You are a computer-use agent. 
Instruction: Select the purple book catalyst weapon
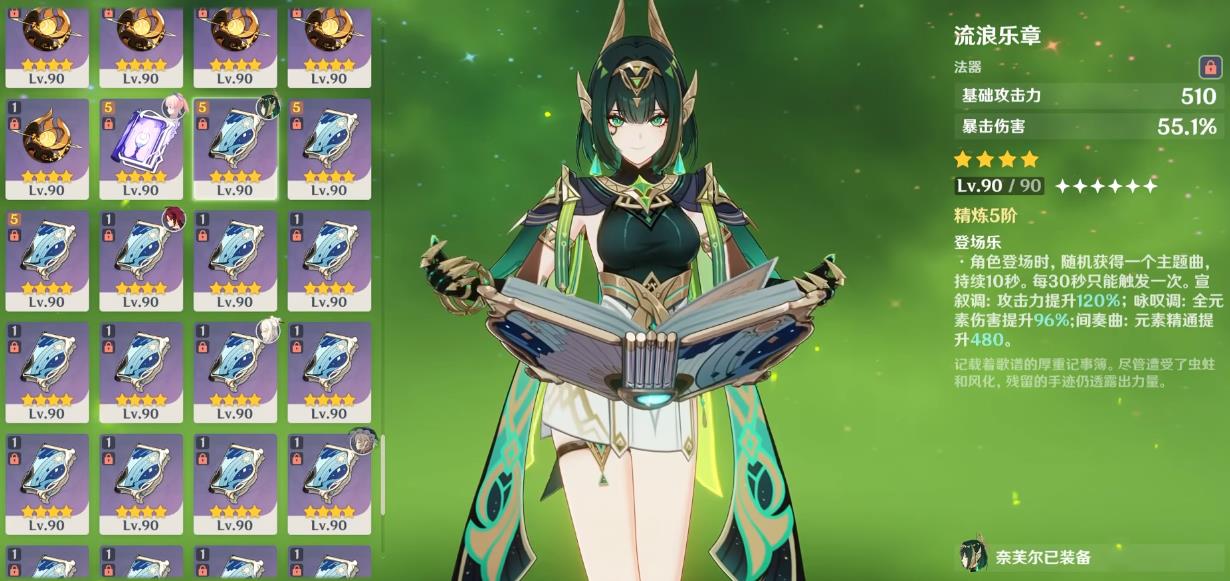pyautogui.click(x=140, y=148)
